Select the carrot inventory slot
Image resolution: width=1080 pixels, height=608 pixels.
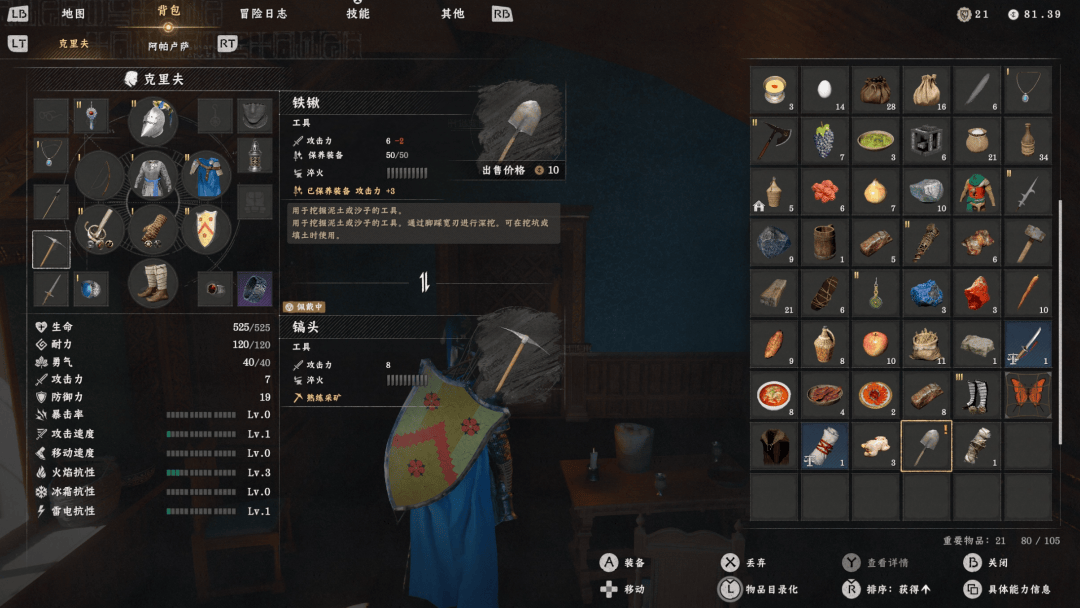point(1028,292)
